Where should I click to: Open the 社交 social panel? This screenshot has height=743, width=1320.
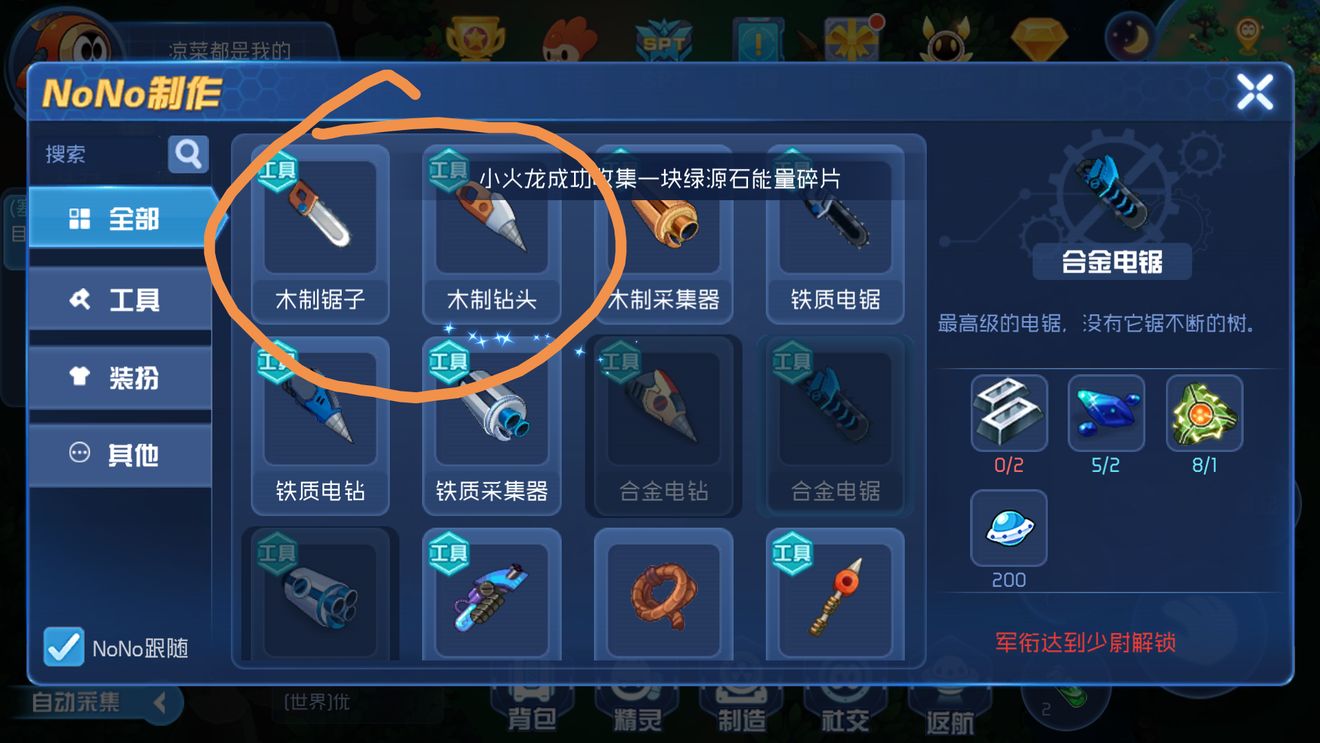pyautogui.click(x=845, y=710)
